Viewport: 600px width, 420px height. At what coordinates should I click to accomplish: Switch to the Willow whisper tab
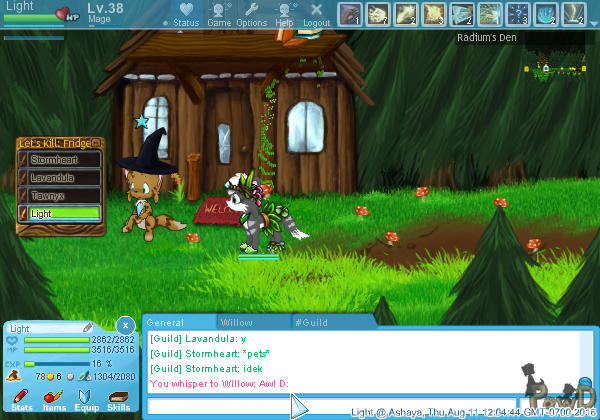click(236, 322)
